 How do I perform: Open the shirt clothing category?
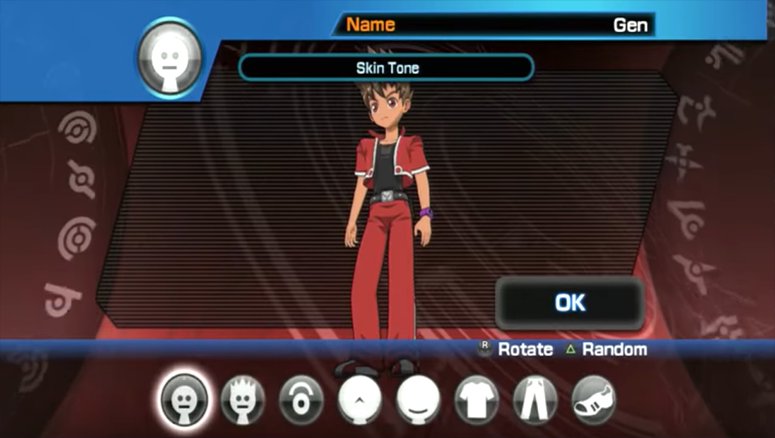[x=476, y=400]
